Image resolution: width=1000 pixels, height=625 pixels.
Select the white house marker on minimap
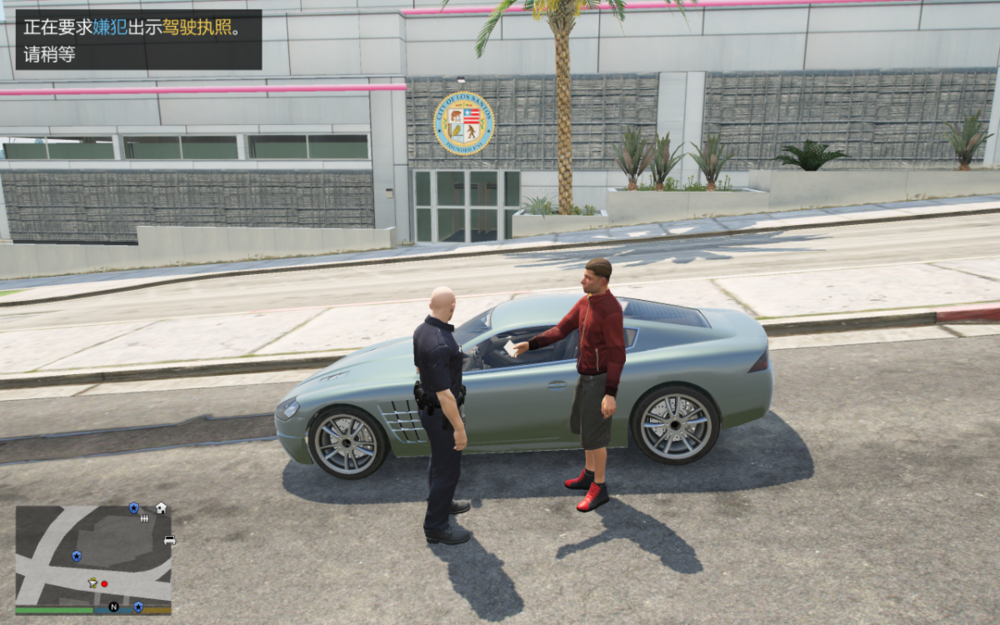pos(161,508)
